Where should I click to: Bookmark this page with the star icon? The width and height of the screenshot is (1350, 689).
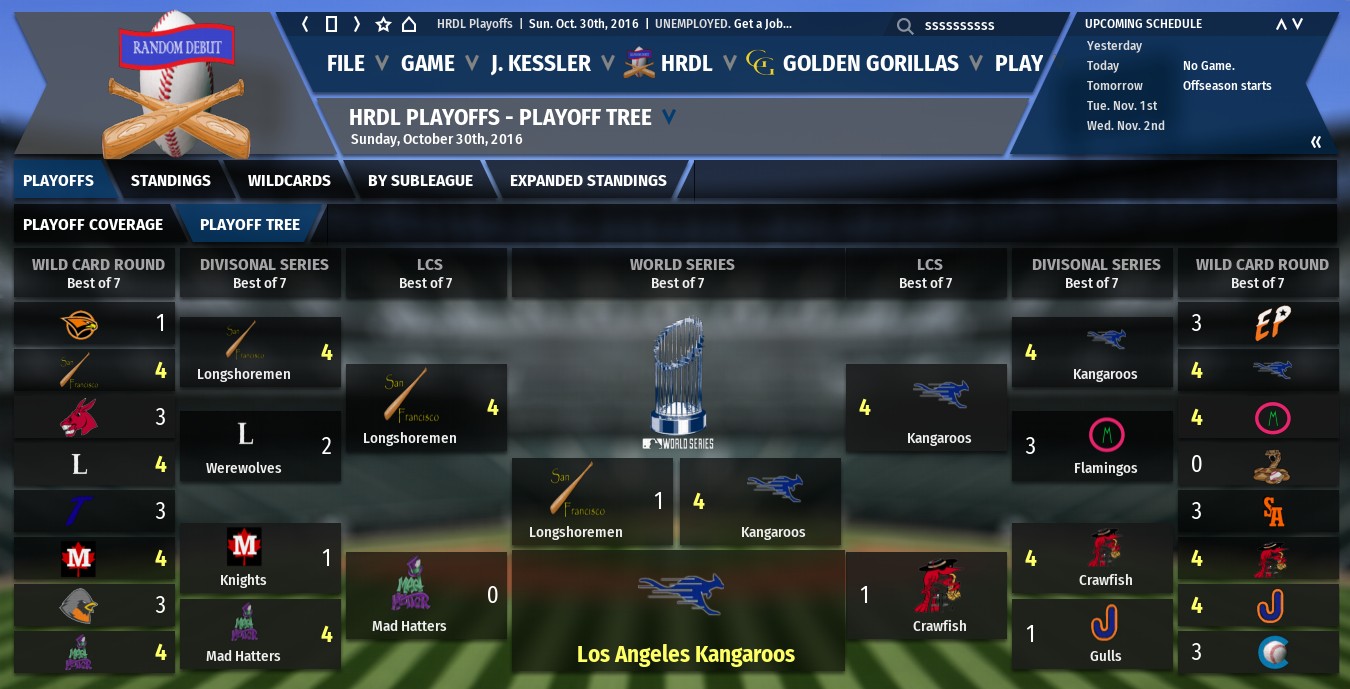tap(383, 24)
